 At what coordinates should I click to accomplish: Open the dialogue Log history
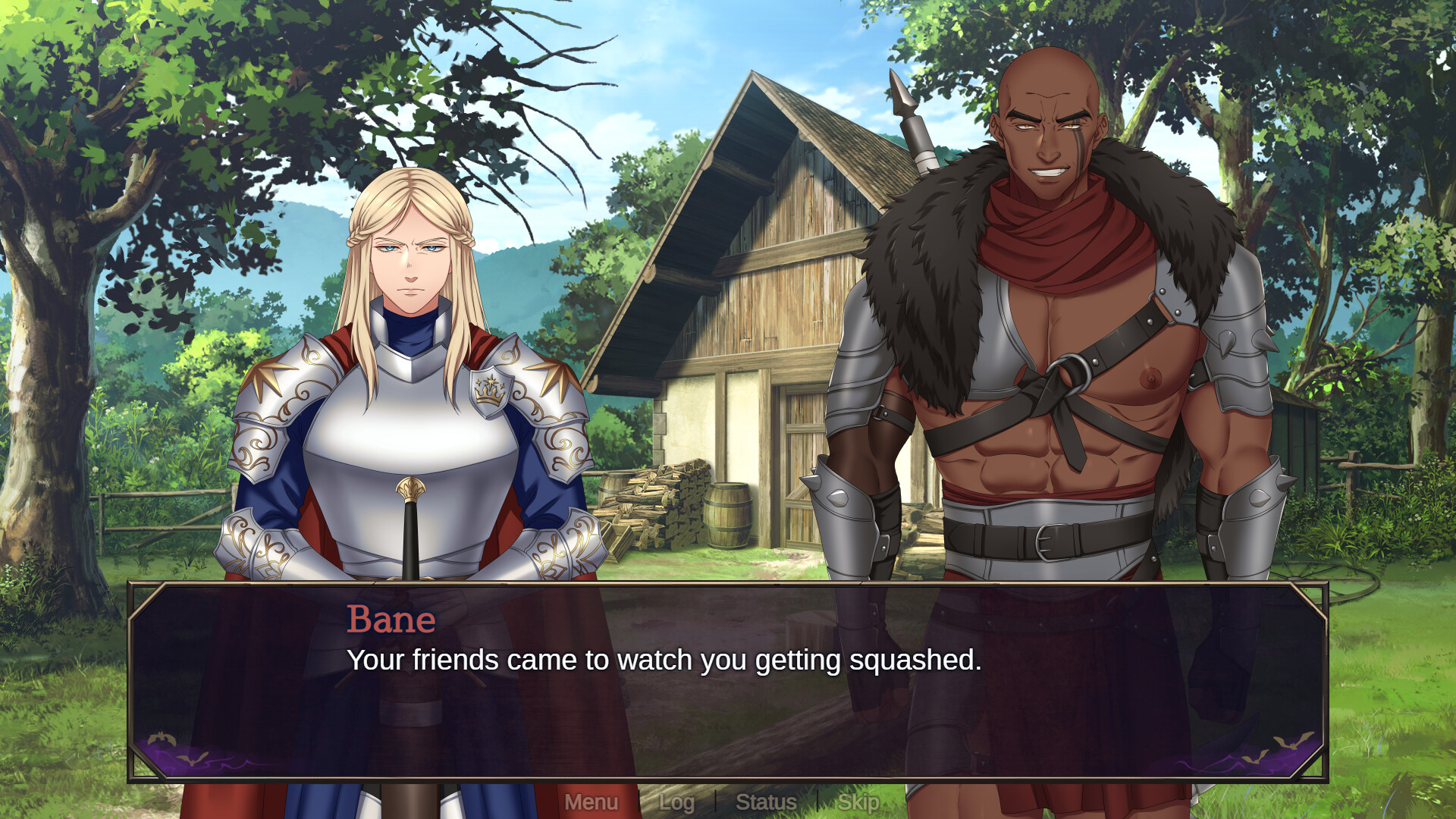pos(677,802)
